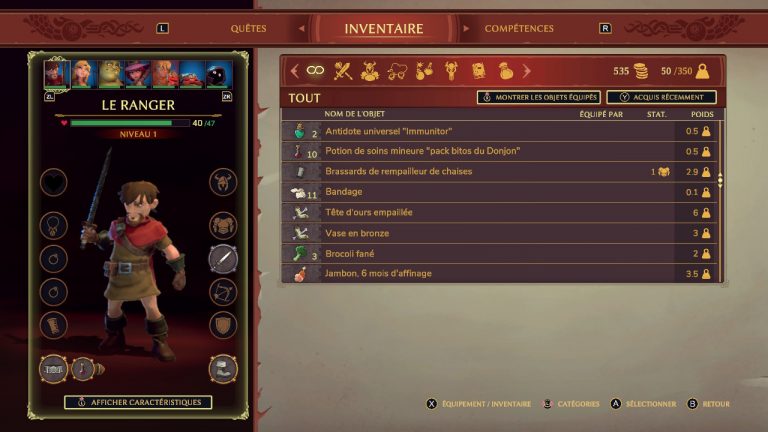Select the Inventaire tab
768x432 pixels.
pyautogui.click(x=383, y=29)
